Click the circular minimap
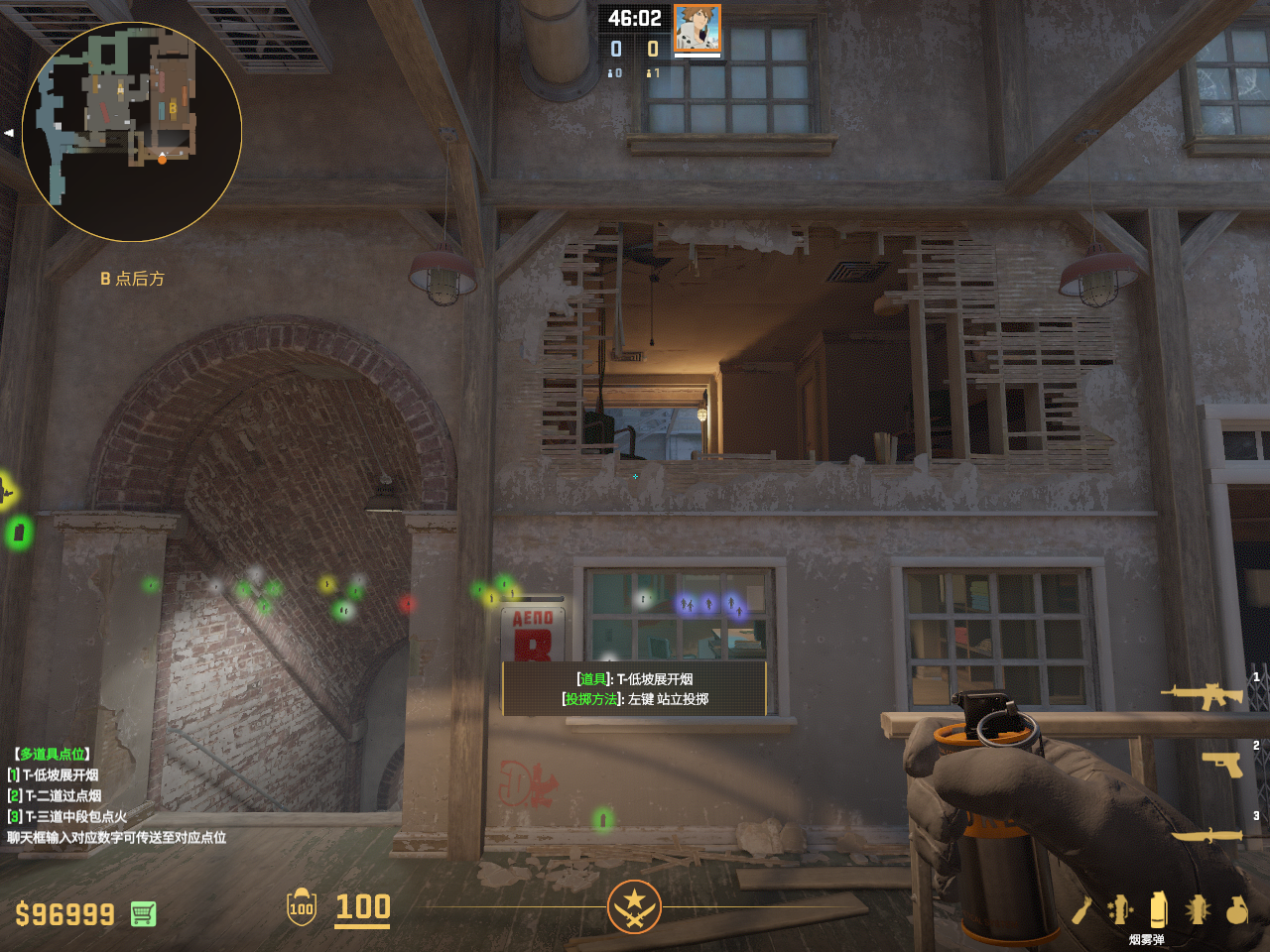This screenshot has height=952, width=1270. [x=132, y=132]
